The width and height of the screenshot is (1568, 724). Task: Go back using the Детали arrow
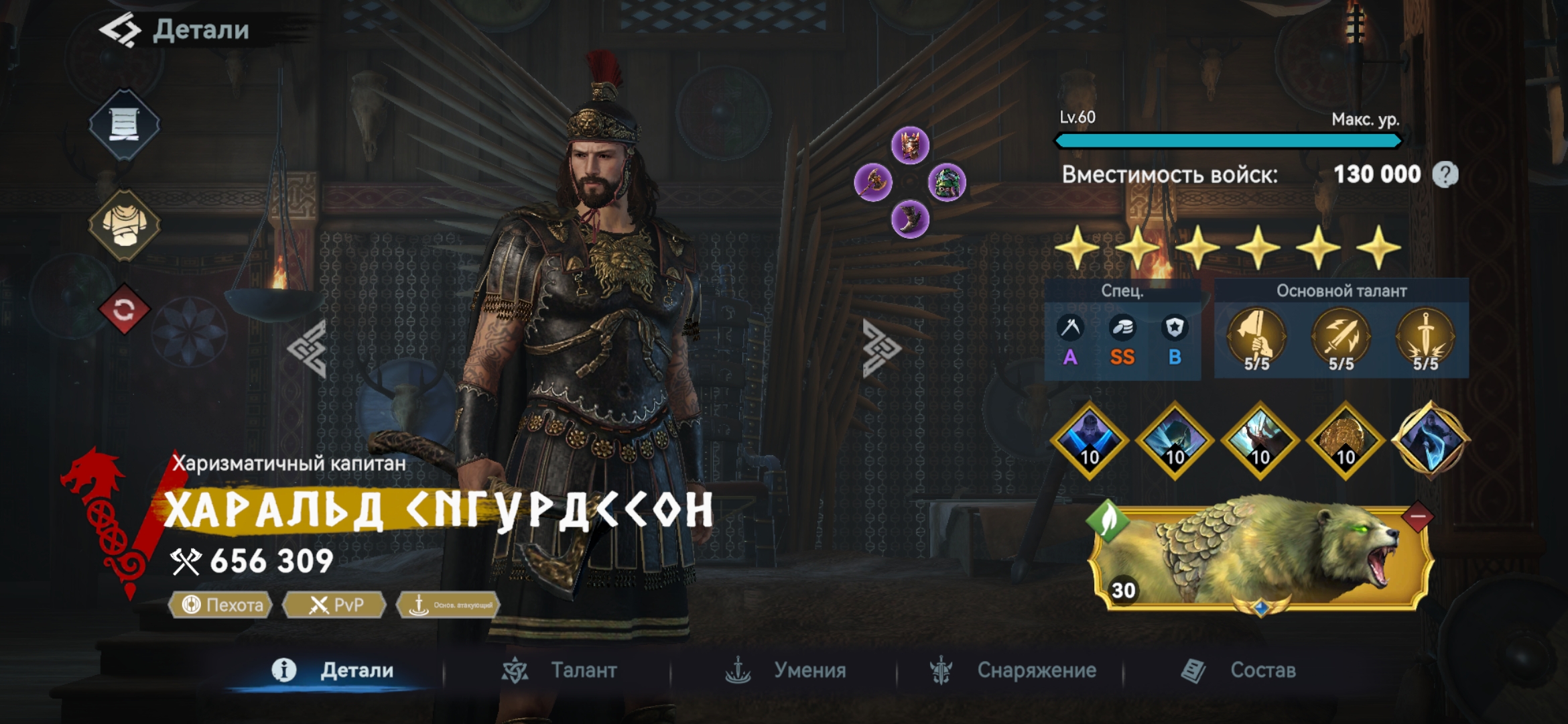(121, 31)
